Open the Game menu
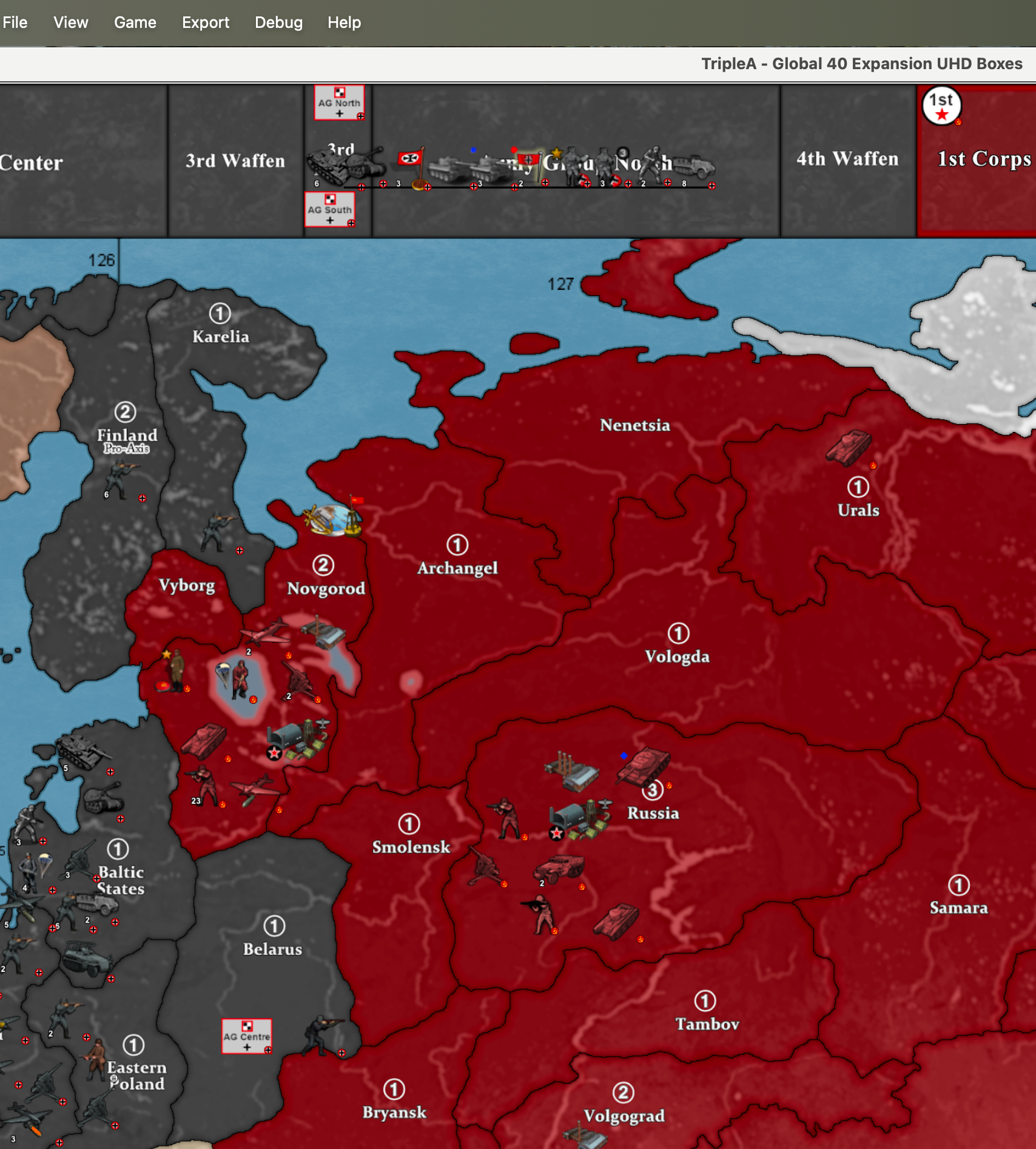Image resolution: width=1036 pixels, height=1149 pixels. click(x=135, y=22)
